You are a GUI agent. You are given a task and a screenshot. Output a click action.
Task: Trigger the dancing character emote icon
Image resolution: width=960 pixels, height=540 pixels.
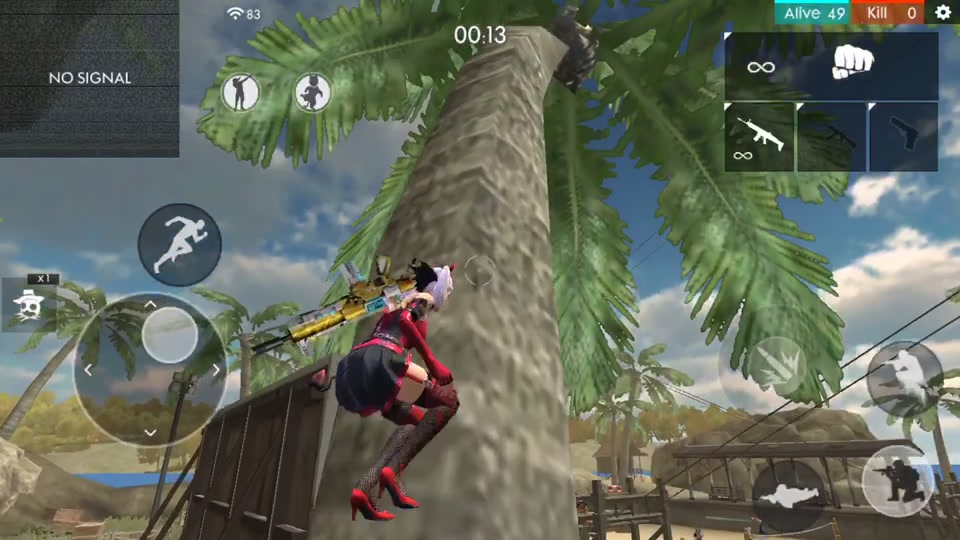click(313, 93)
